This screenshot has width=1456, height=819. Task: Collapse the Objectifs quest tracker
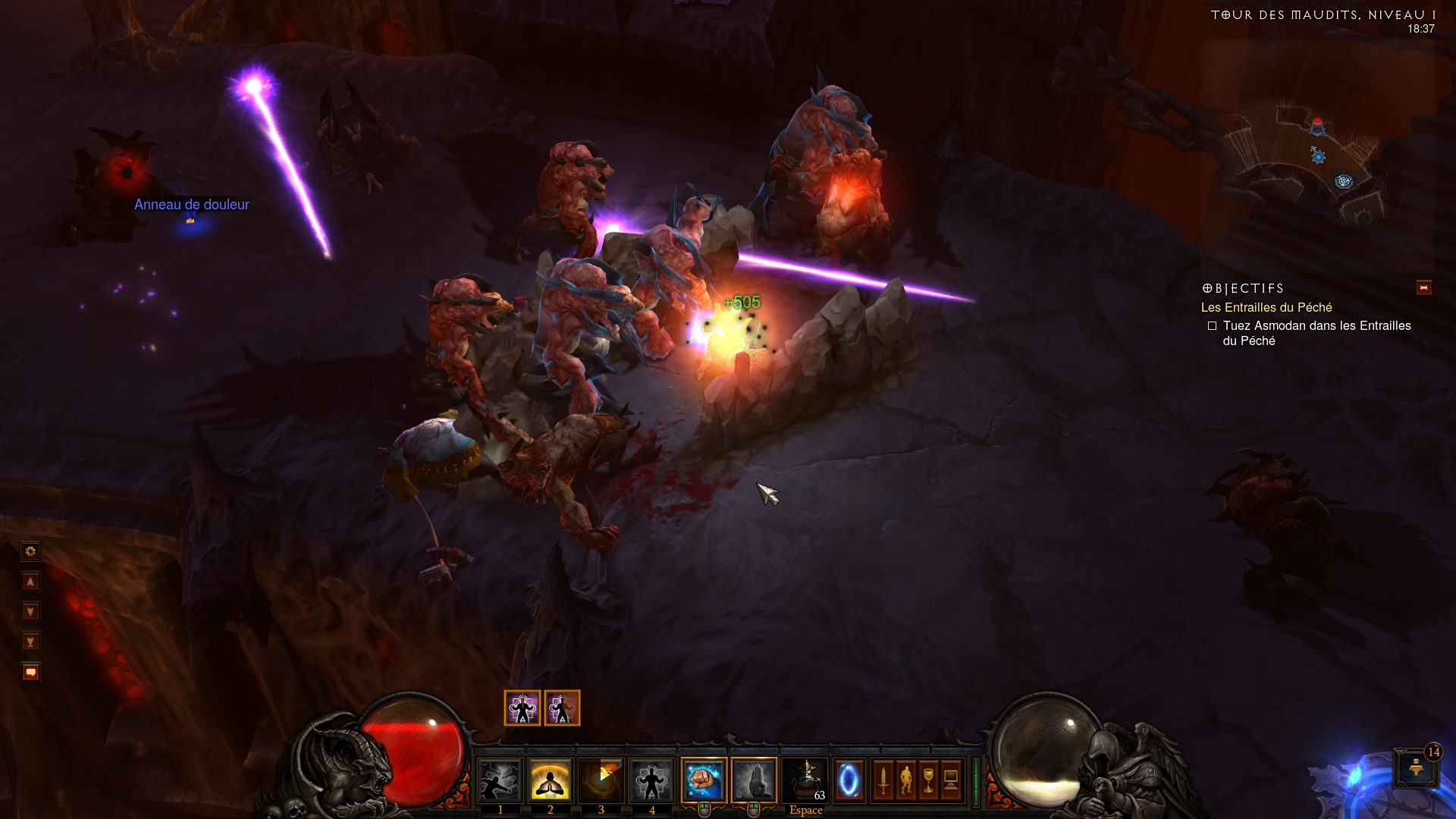coord(1423,288)
